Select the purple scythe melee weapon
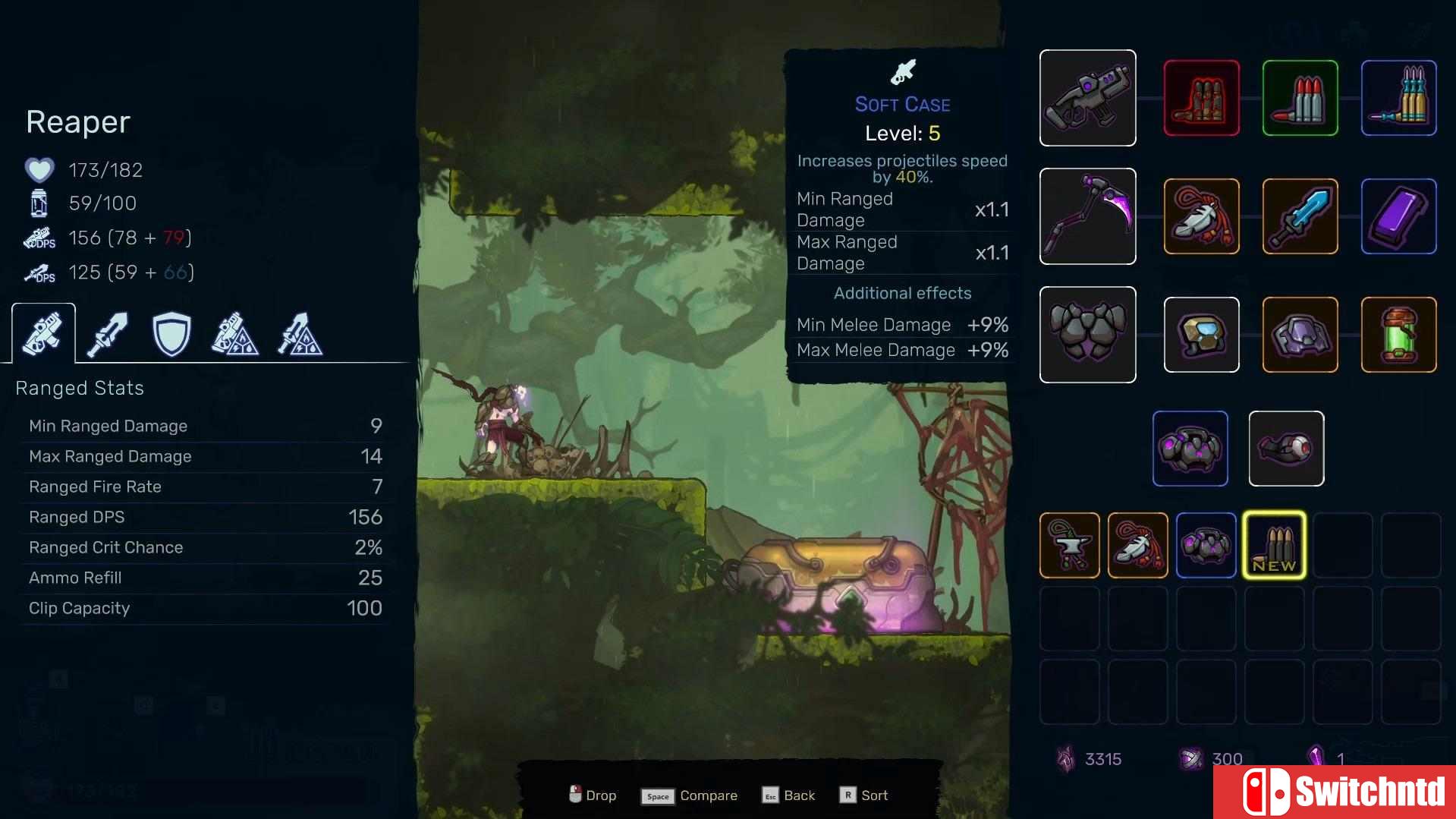 1088,216
